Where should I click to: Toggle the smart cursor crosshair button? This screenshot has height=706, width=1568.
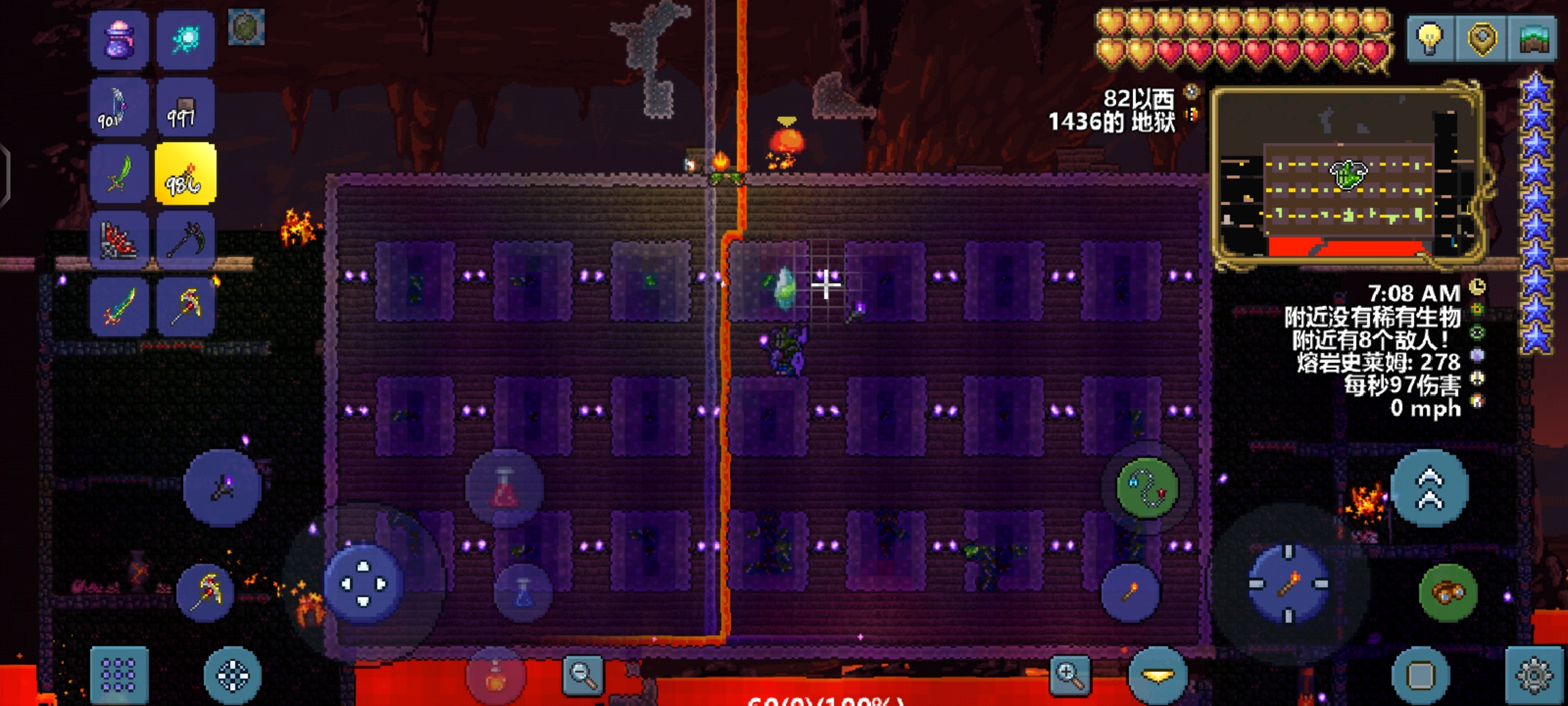click(x=233, y=675)
